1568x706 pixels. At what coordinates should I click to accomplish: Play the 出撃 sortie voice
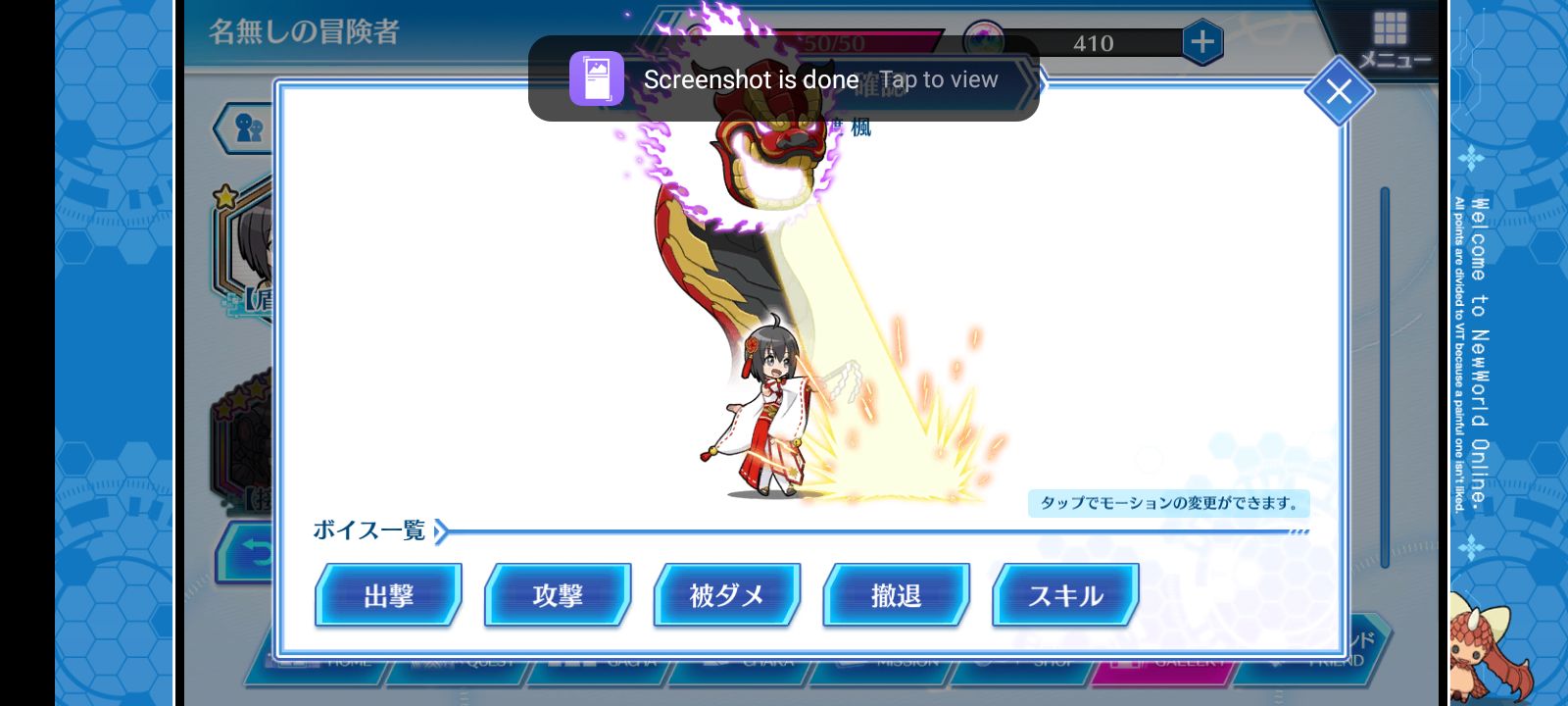[x=388, y=595]
